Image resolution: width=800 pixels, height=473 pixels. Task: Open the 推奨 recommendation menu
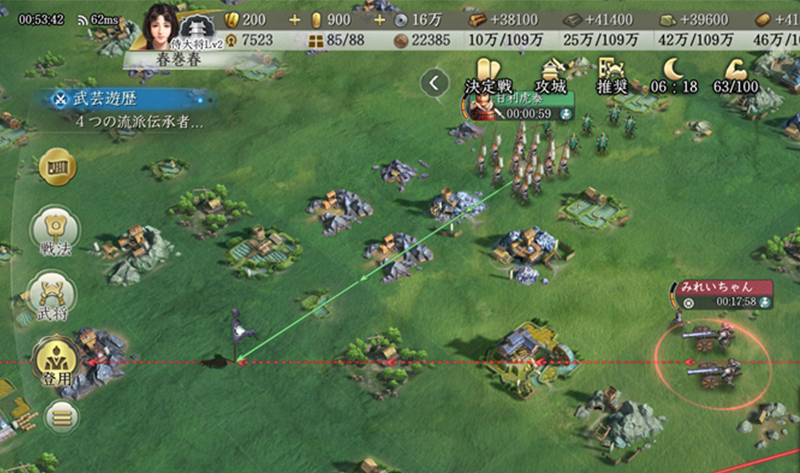point(611,74)
